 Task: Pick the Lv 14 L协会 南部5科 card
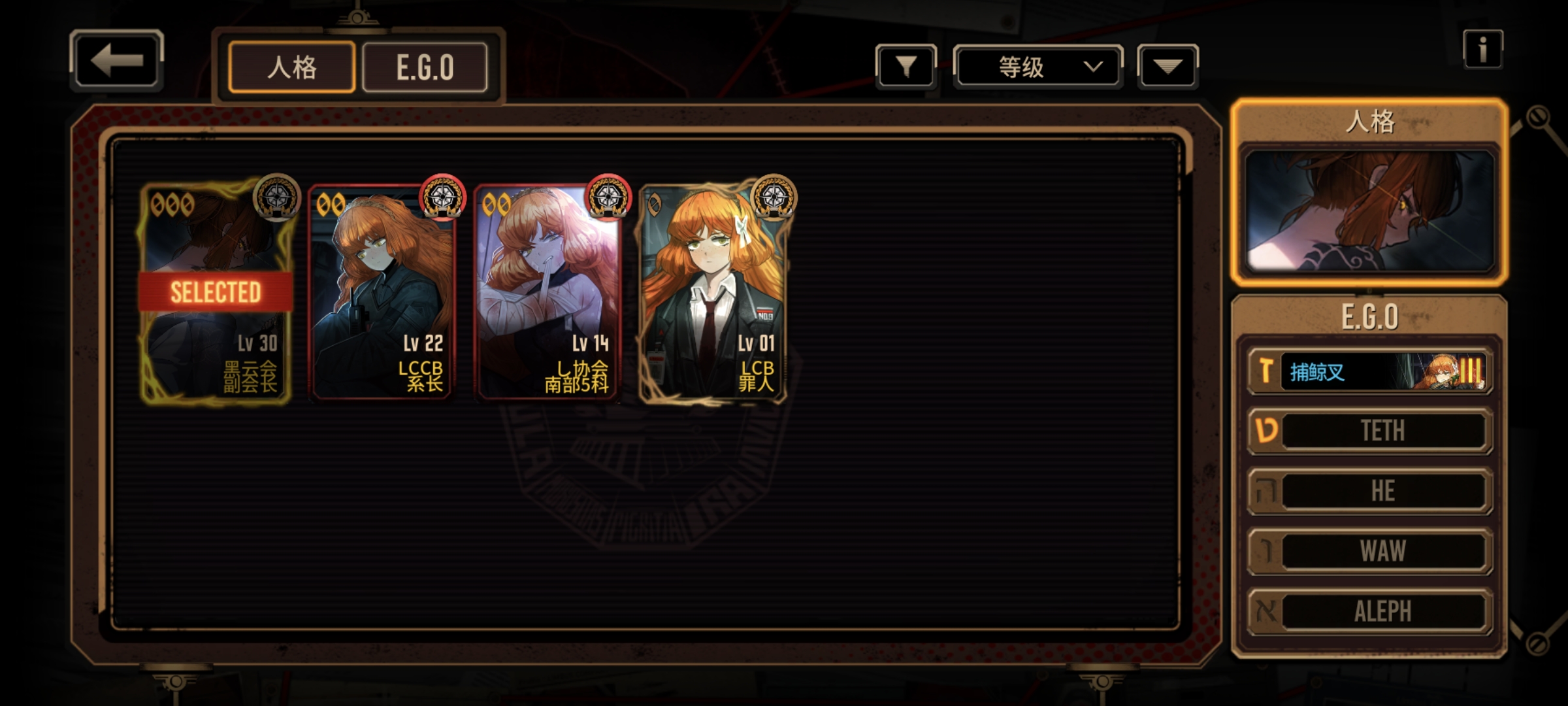click(x=549, y=292)
